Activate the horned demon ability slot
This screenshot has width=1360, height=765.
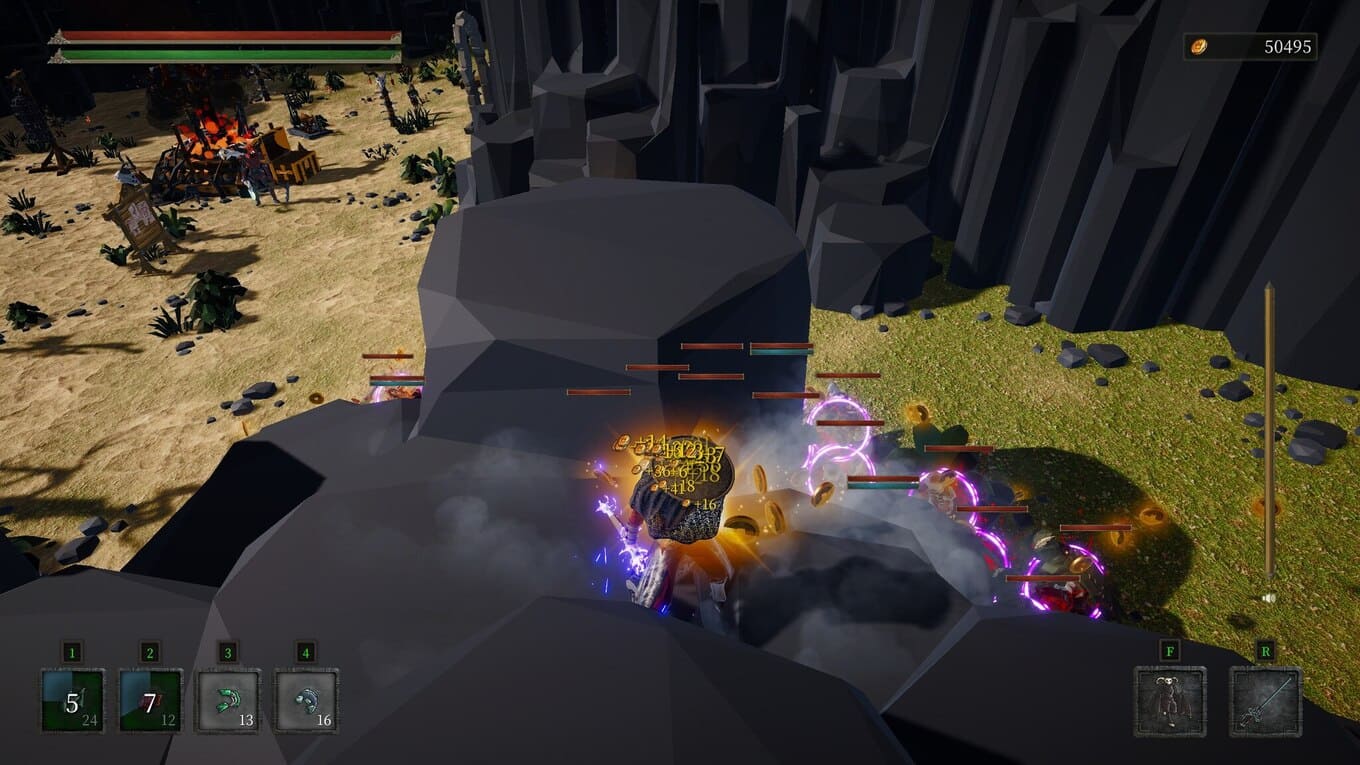(1170, 702)
